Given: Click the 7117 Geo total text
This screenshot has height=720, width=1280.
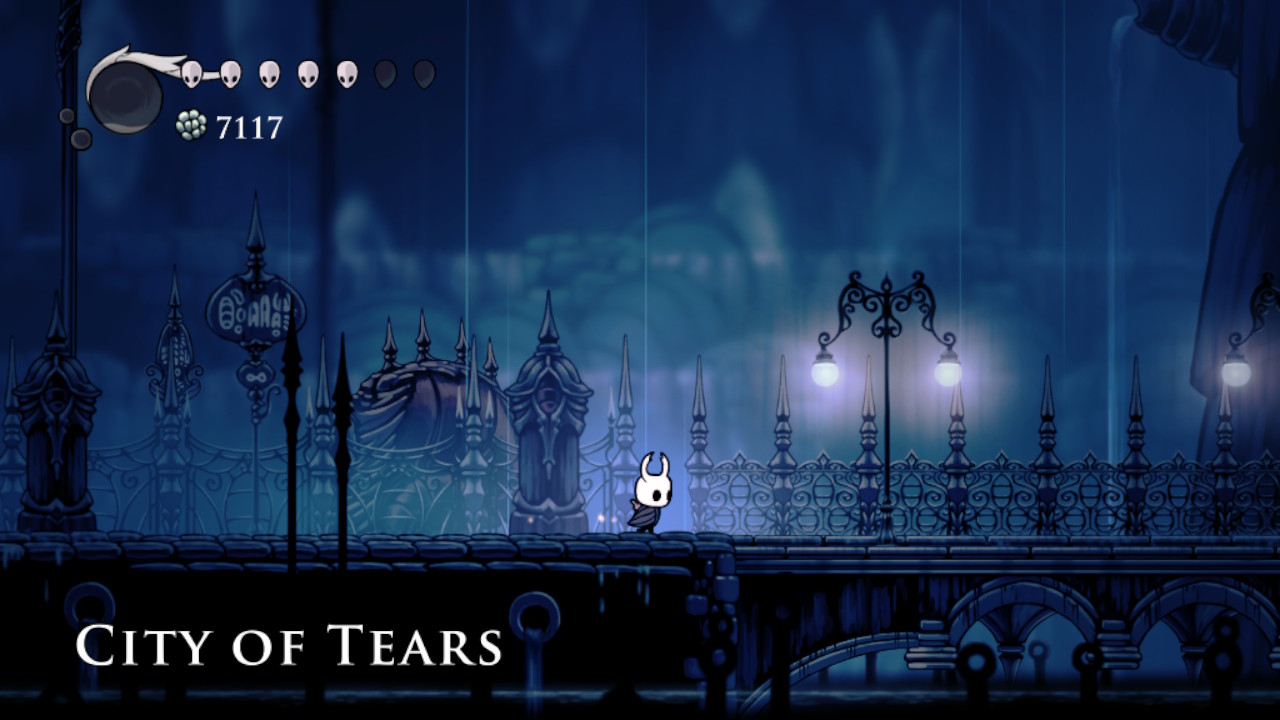Looking at the screenshot, I should pyautogui.click(x=249, y=125).
